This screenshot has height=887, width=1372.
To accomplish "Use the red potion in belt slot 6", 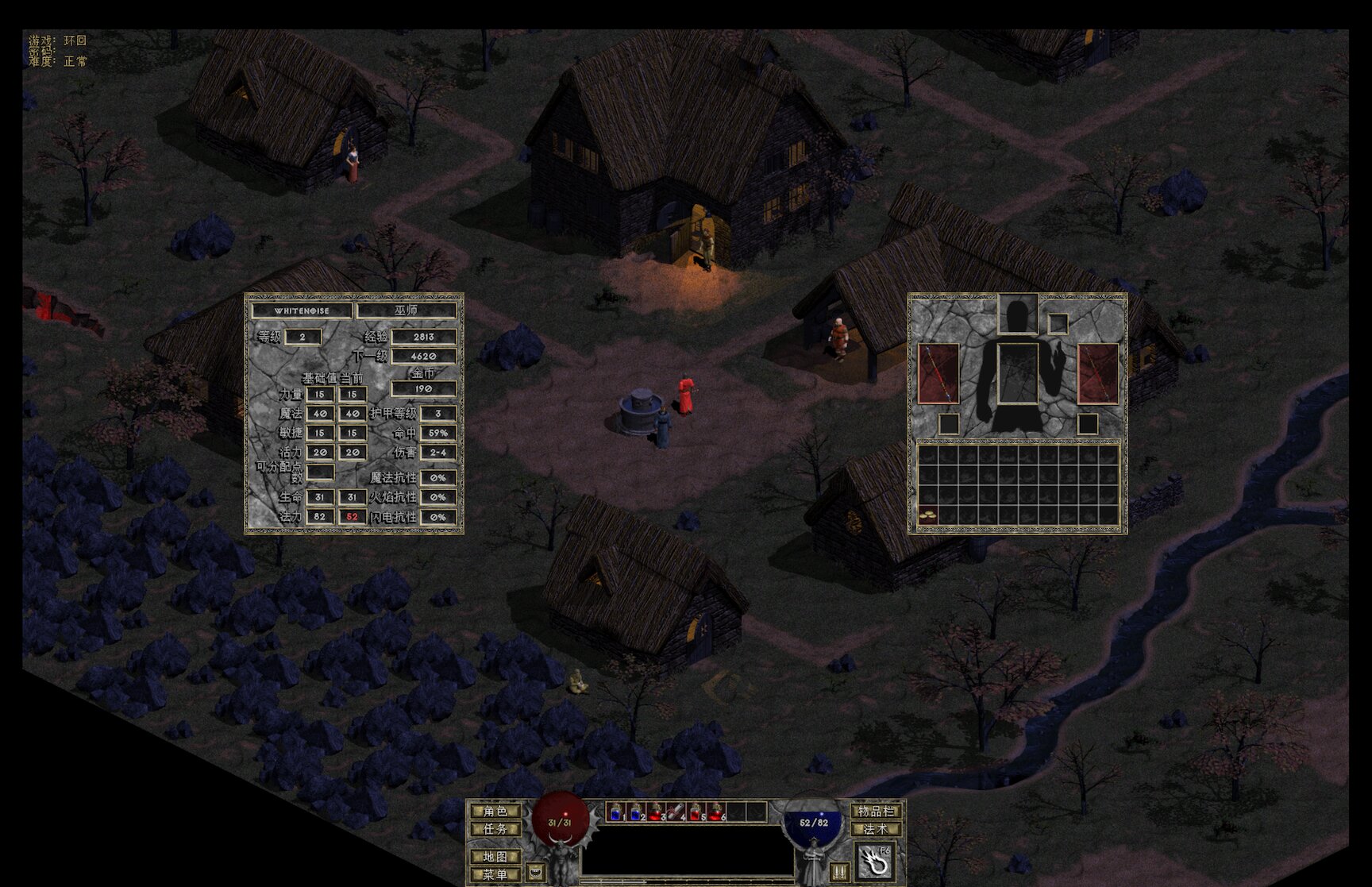I will pos(716,812).
